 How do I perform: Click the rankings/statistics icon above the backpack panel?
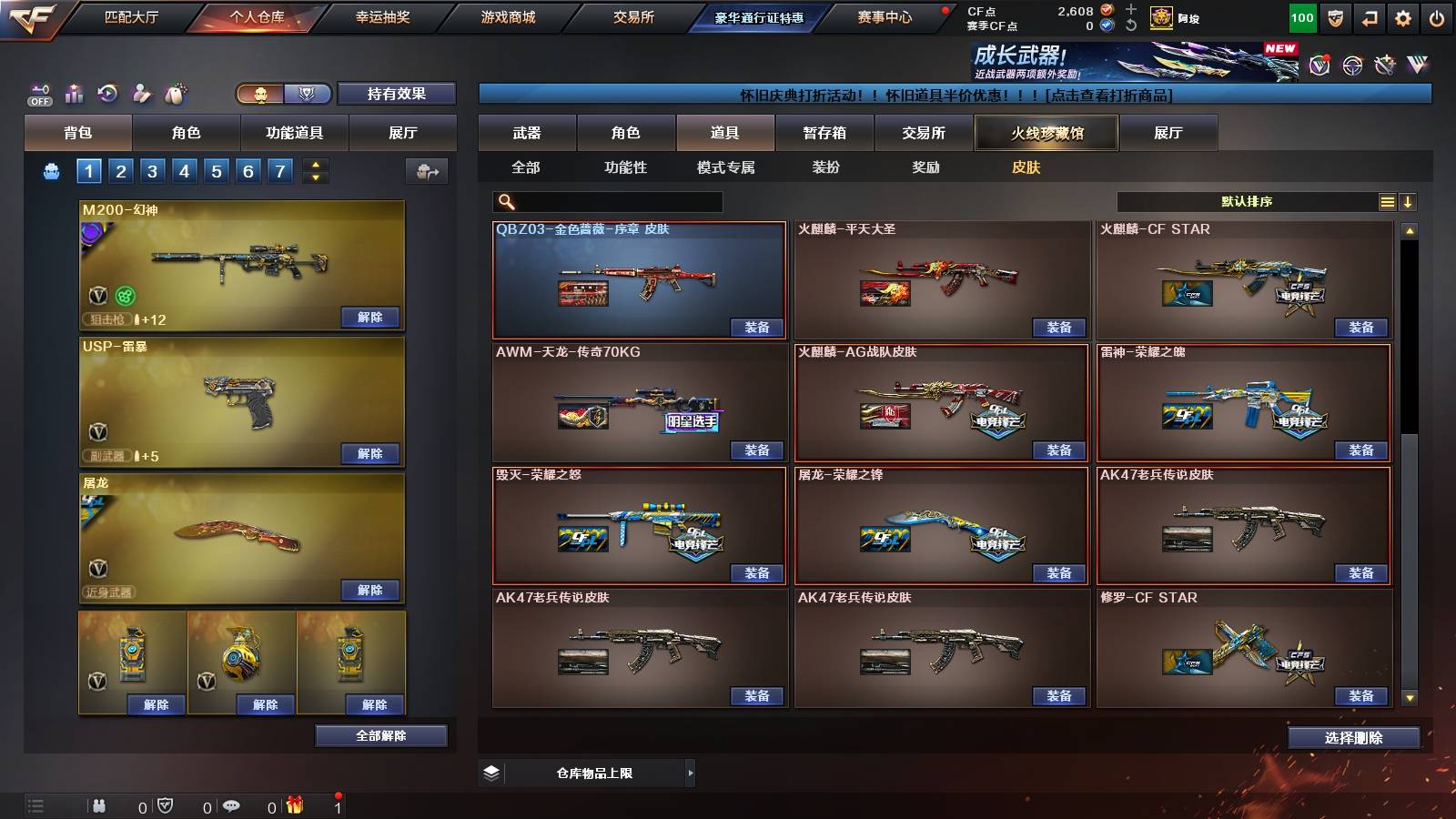pos(74,94)
